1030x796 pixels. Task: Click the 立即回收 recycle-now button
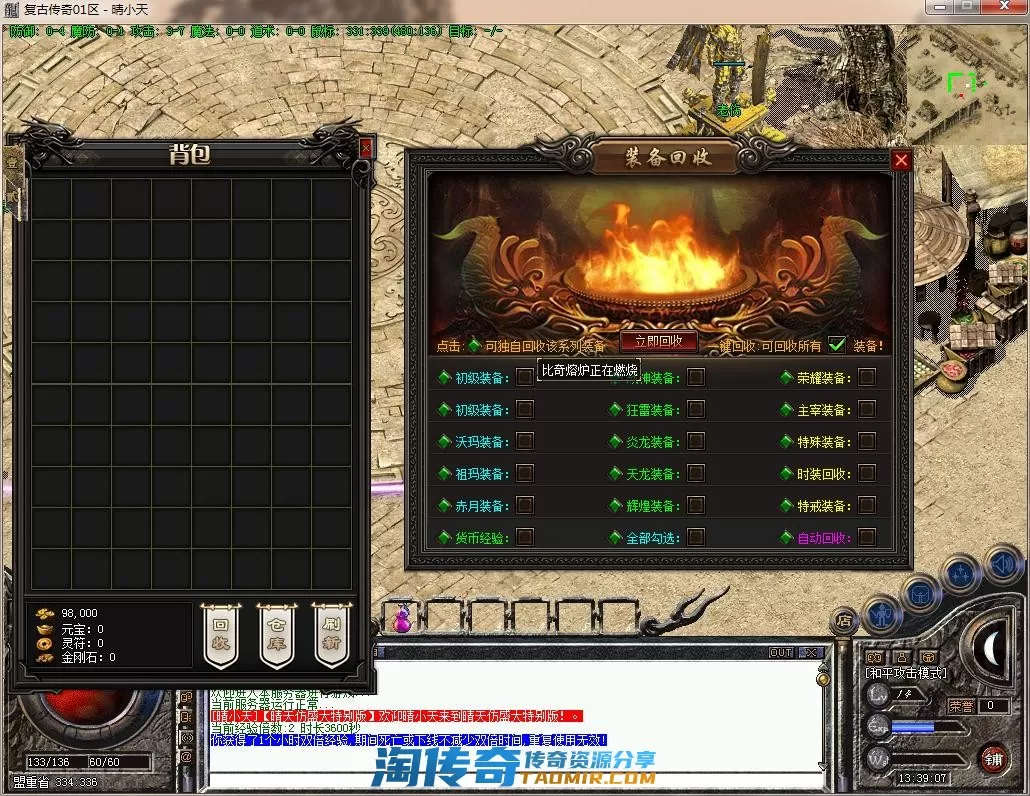click(658, 341)
